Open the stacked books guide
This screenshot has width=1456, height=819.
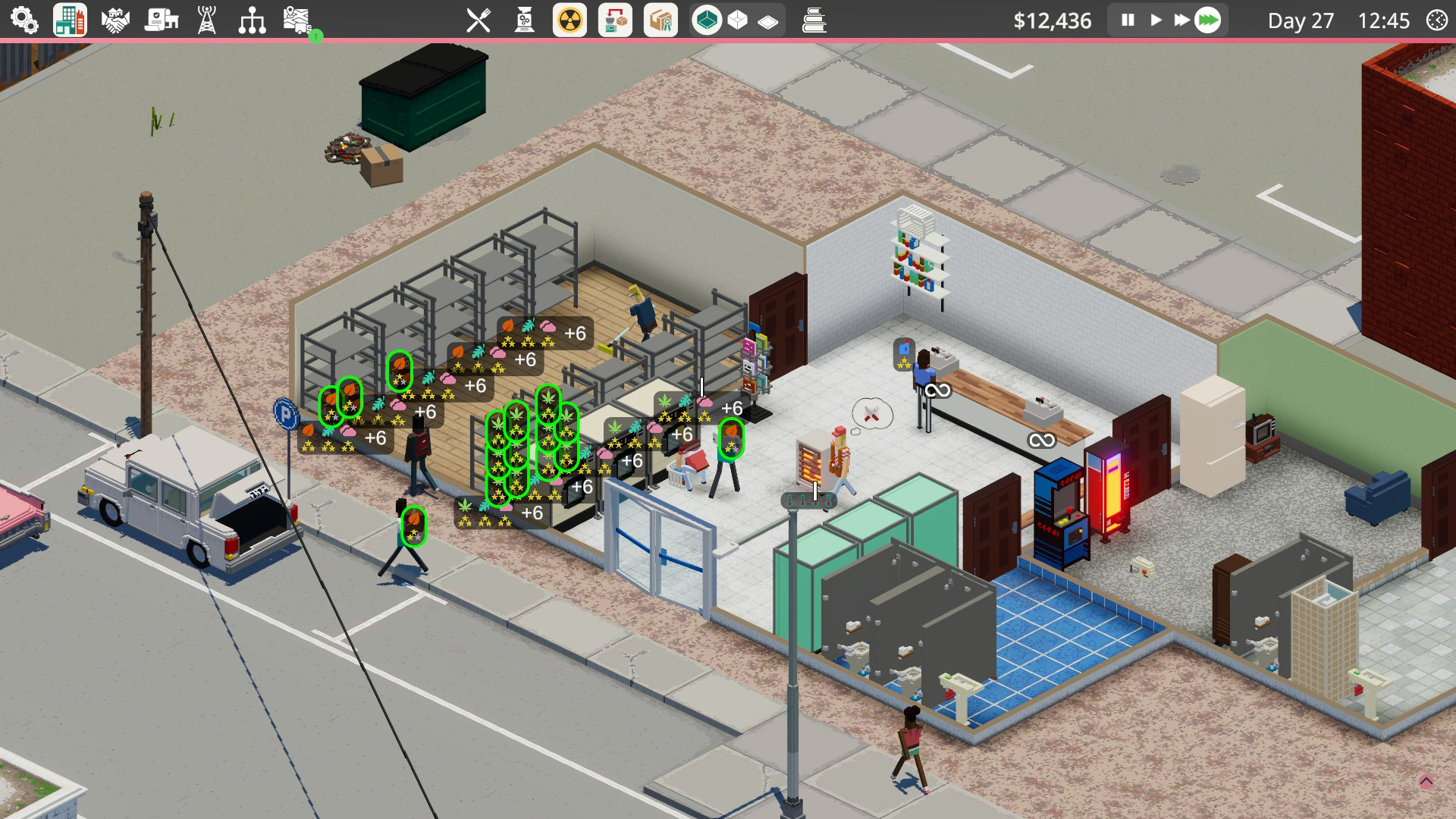coord(814,20)
